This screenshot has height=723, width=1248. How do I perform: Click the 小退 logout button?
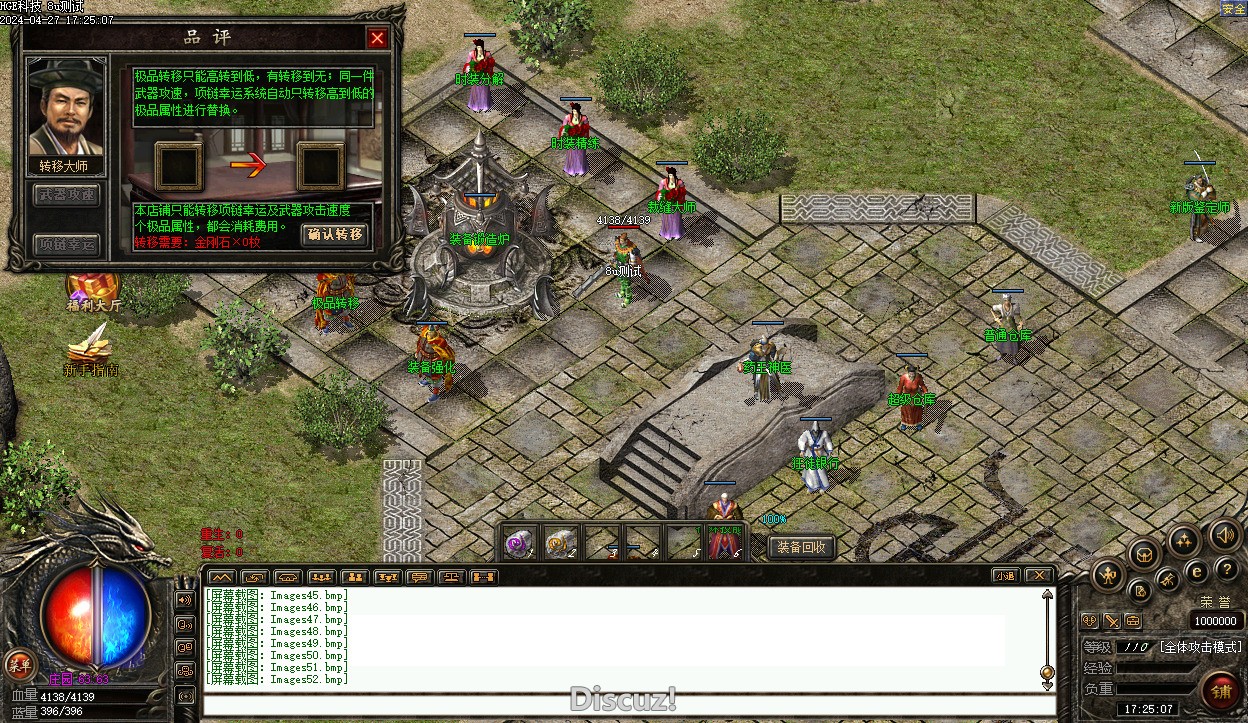click(x=1005, y=576)
